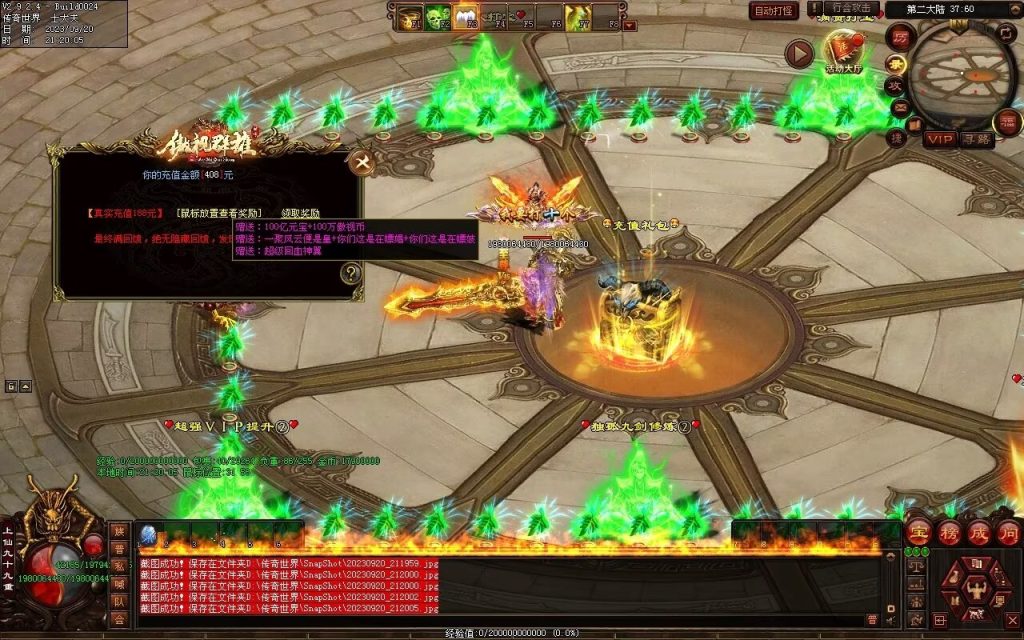This screenshot has height=640, width=1024.
Task: Click the question mark help button
Action: pyautogui.click(x=351, y=272)
